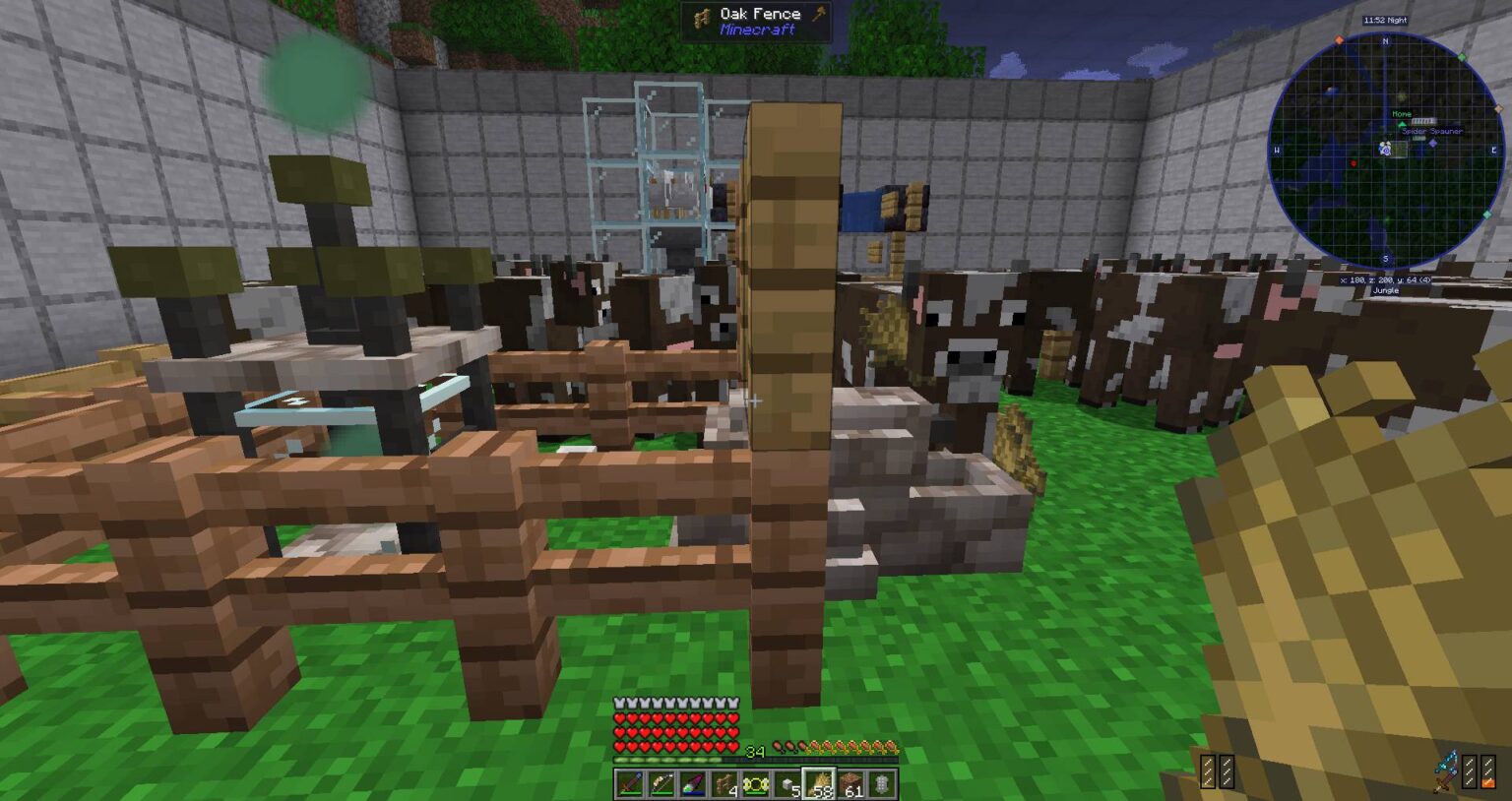The height and width of the screenshot is (801, 1512).
Task: Select the stack of 61 dirt blocks
Action: (850, 785)
